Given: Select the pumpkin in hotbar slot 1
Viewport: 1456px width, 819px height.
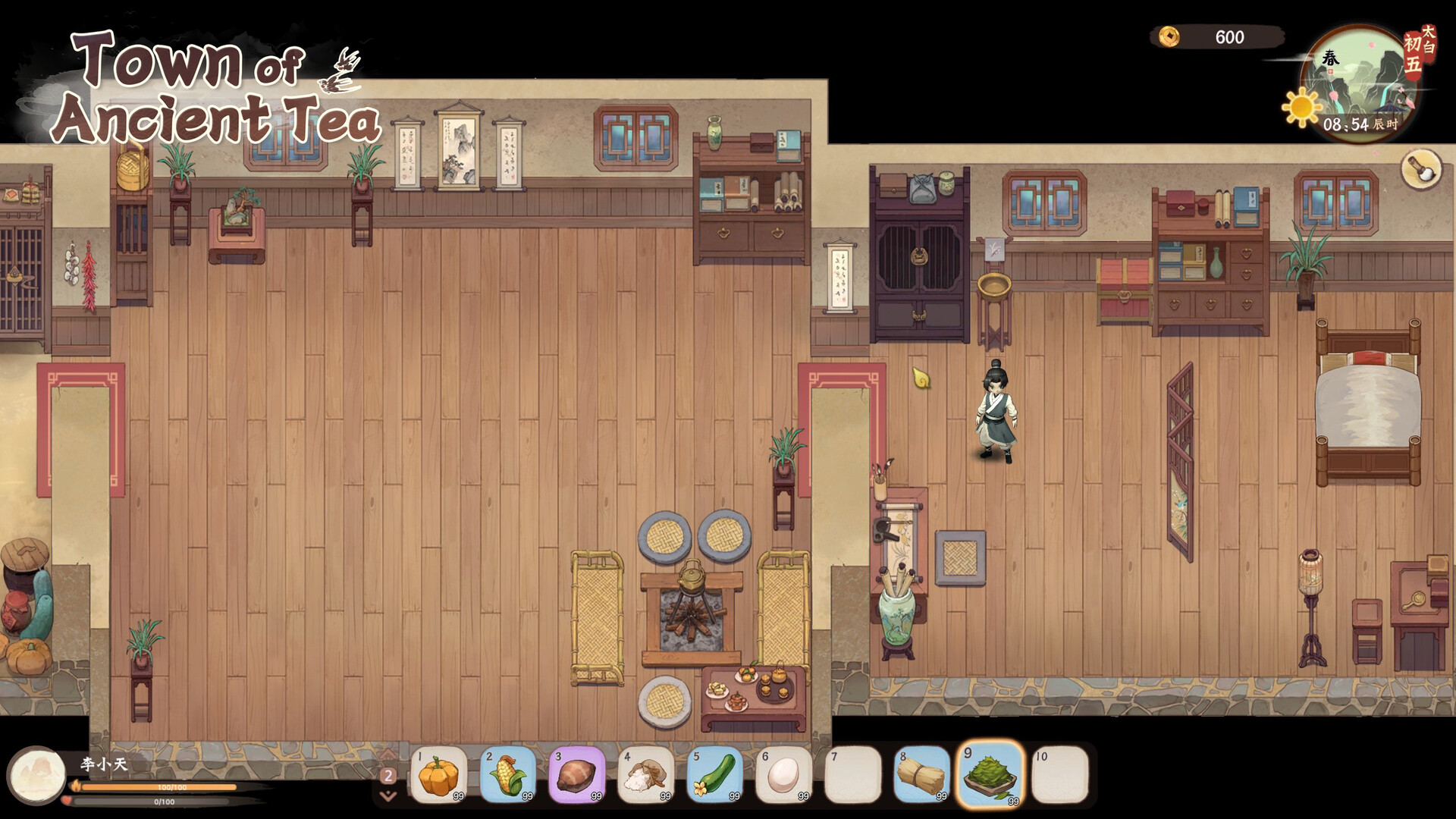Looking at the screenshot, I should [440, 773].
